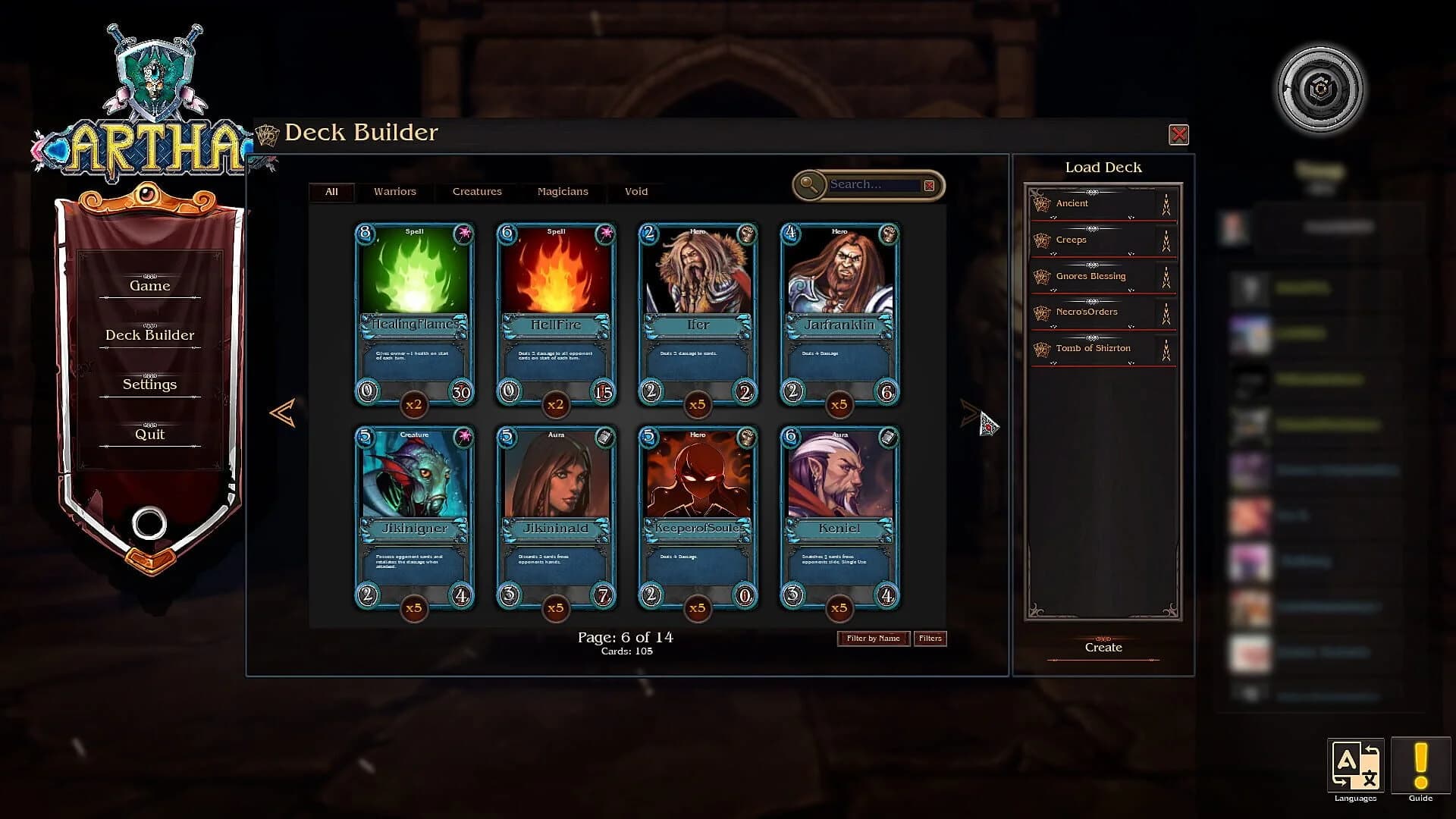Select the Void filter tab
The height and width of the screenshot is (819, 1456).
click(x=635, y=192)
